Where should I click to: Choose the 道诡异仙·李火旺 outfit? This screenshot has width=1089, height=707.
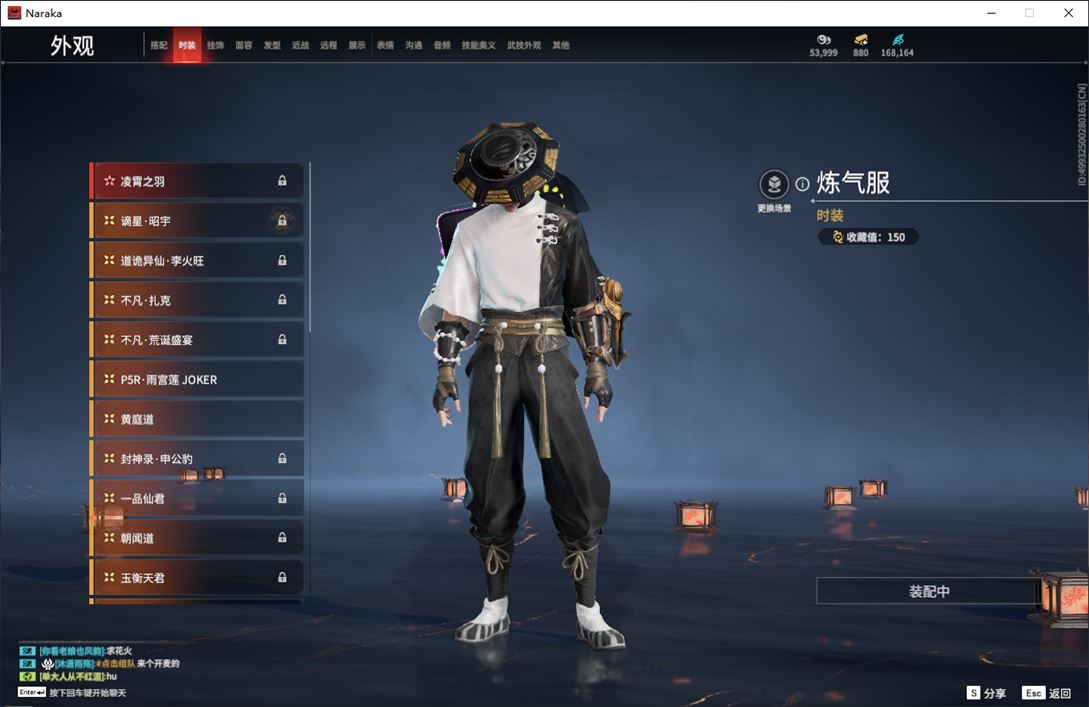click(x=197, y=260)
